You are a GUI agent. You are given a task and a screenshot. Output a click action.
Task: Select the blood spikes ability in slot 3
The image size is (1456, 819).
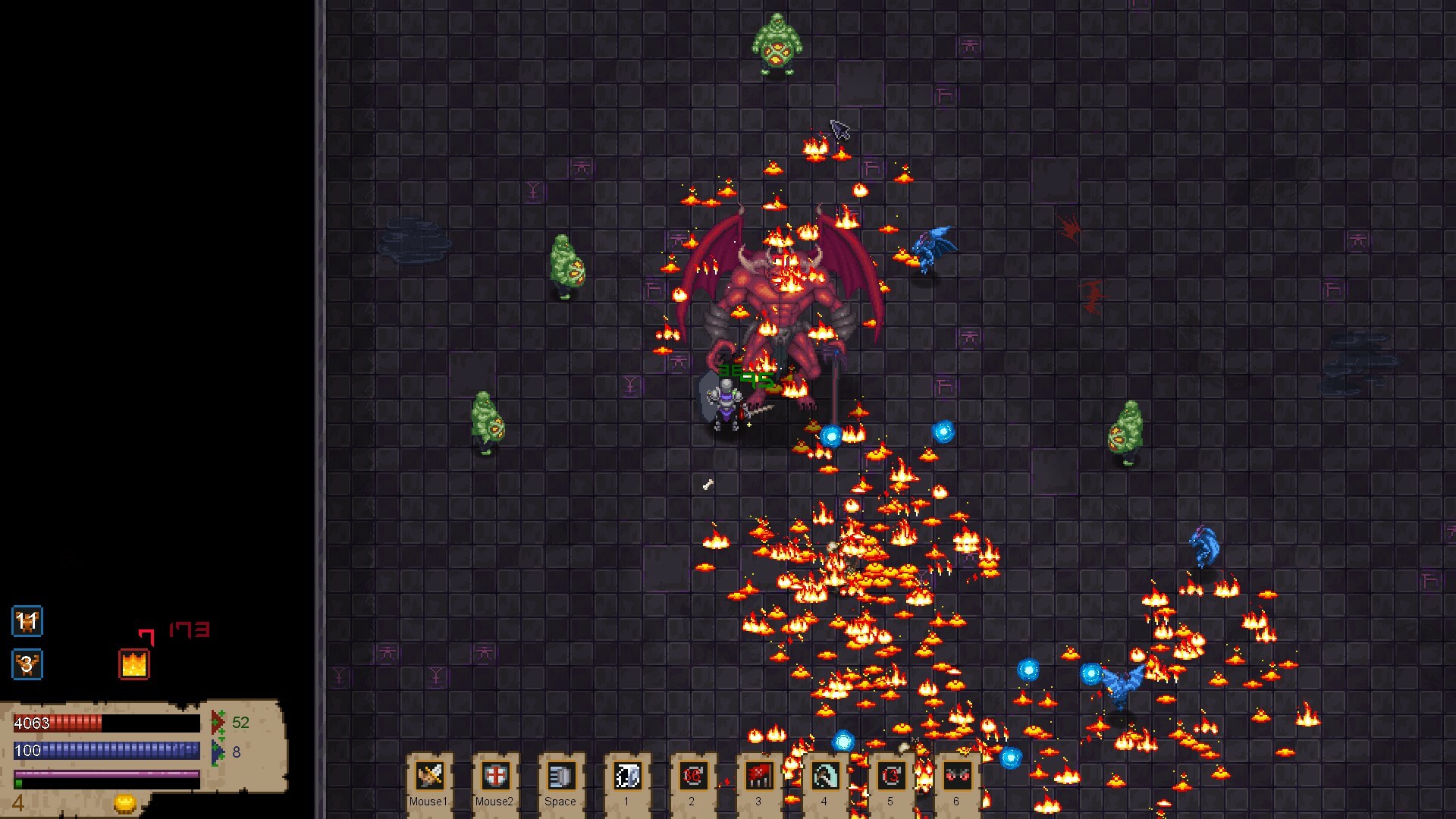tap(758, 775)
